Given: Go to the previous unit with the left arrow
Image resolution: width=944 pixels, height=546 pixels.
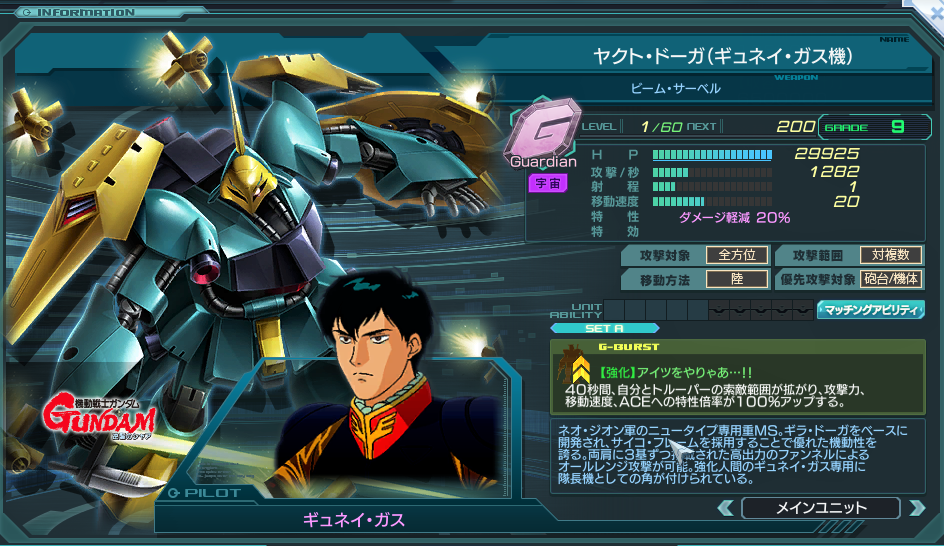Looking at the screenshot, I should 726,508.
